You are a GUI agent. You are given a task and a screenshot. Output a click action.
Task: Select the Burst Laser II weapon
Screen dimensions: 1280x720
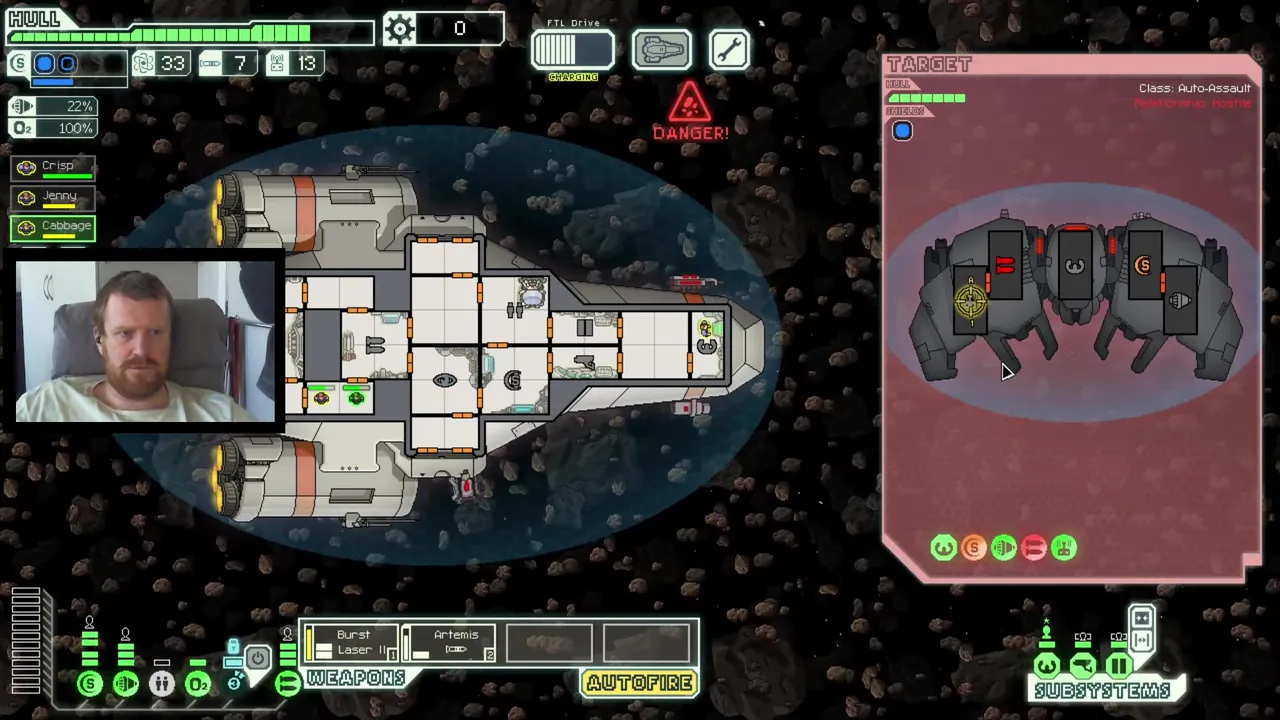pyautogui.click(x=350, y=643)
